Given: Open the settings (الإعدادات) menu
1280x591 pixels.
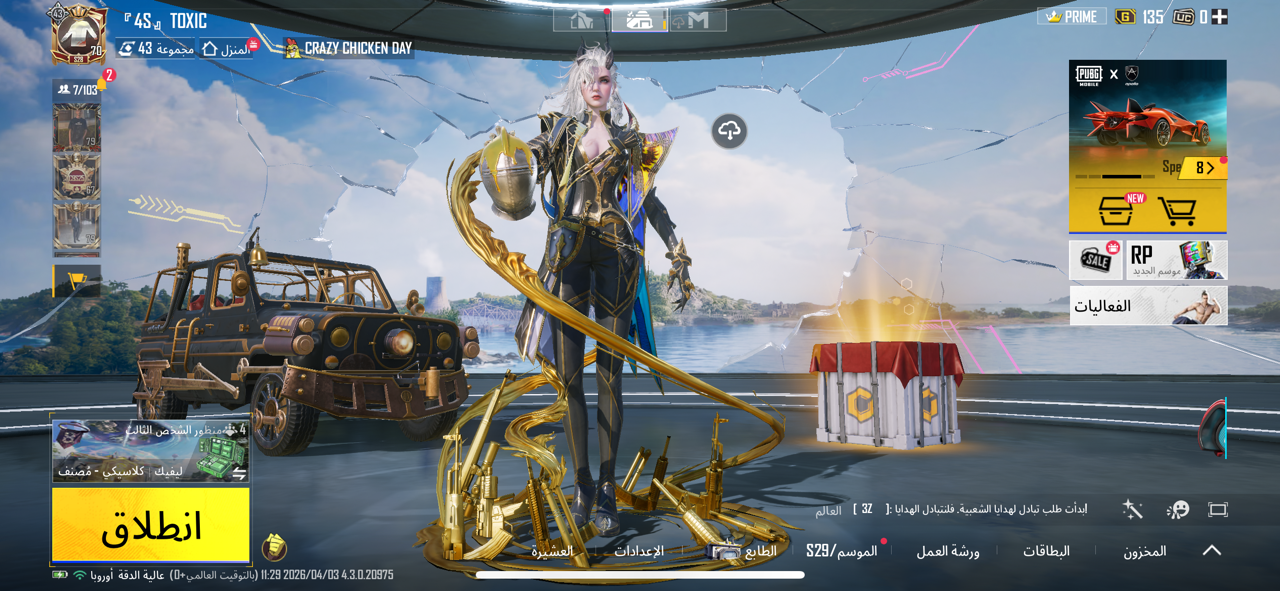Looking at the screenshot, I should [x=638, y=551].
